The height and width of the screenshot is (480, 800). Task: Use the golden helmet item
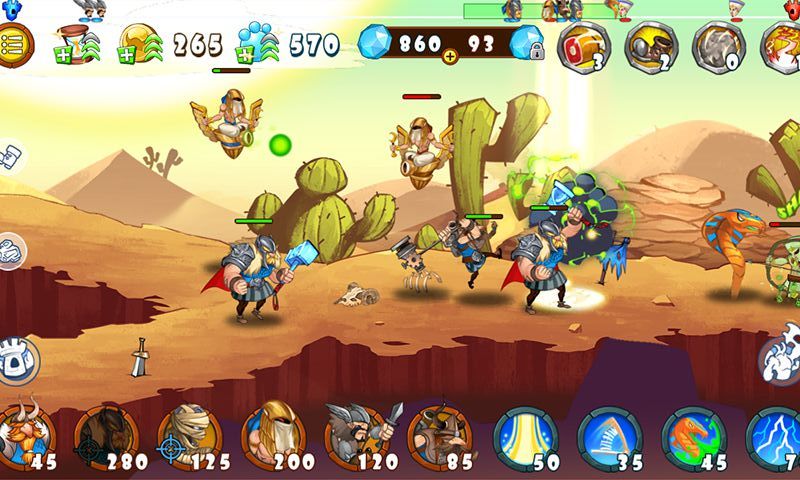[650, 46]
